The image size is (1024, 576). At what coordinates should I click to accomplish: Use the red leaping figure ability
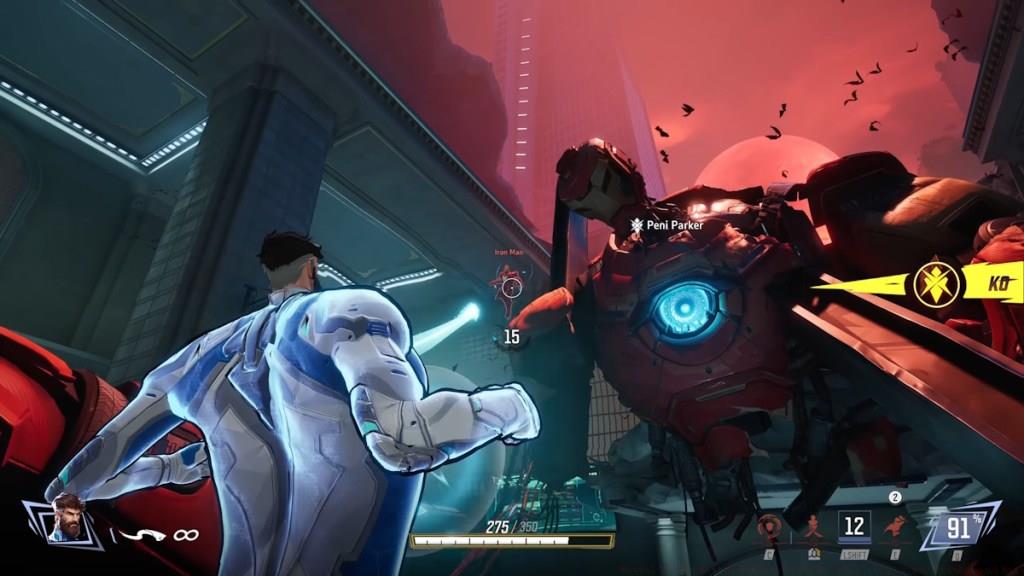pyautogui.click(x=894, y=526)
